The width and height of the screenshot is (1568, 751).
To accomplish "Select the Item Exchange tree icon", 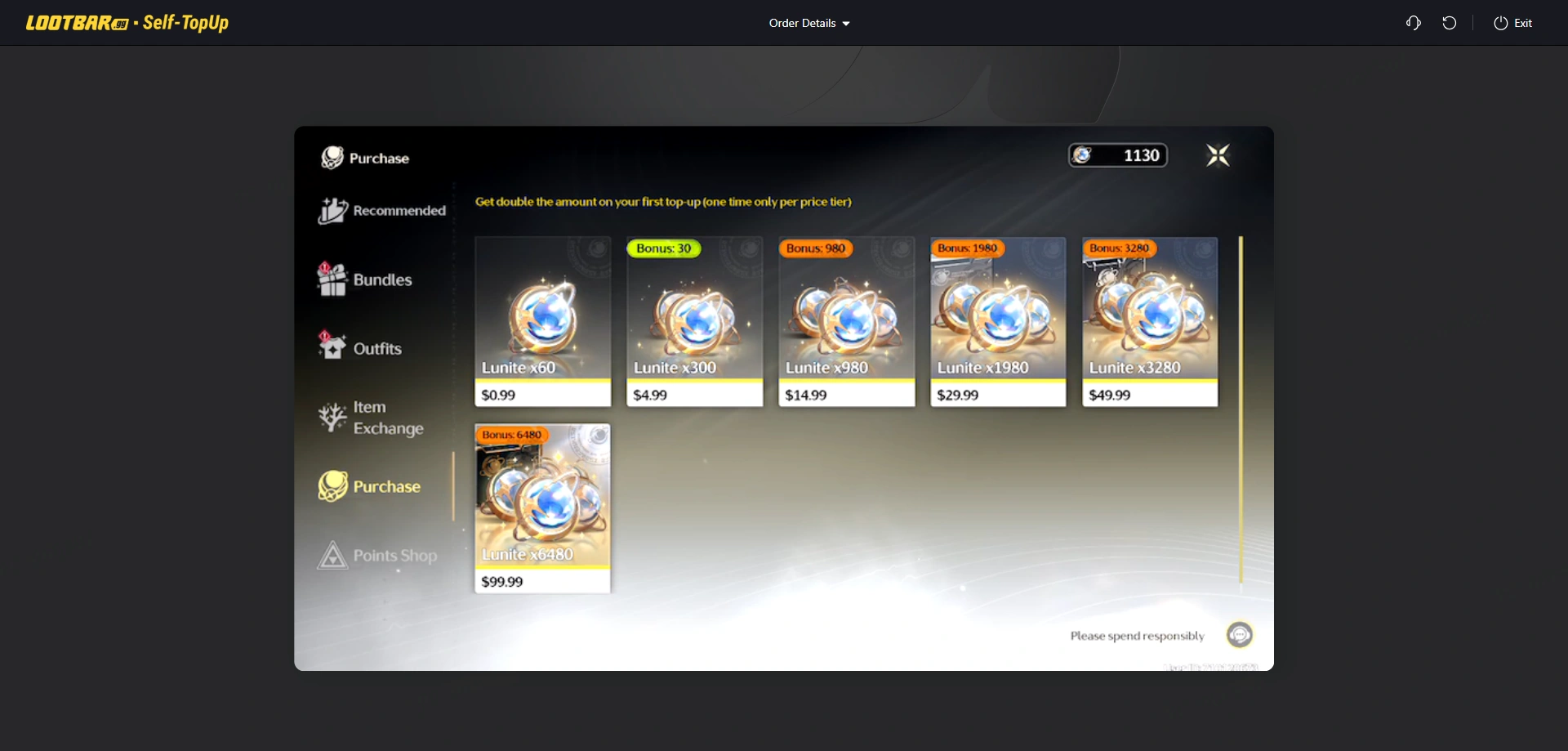I will (x=332, y=417).
